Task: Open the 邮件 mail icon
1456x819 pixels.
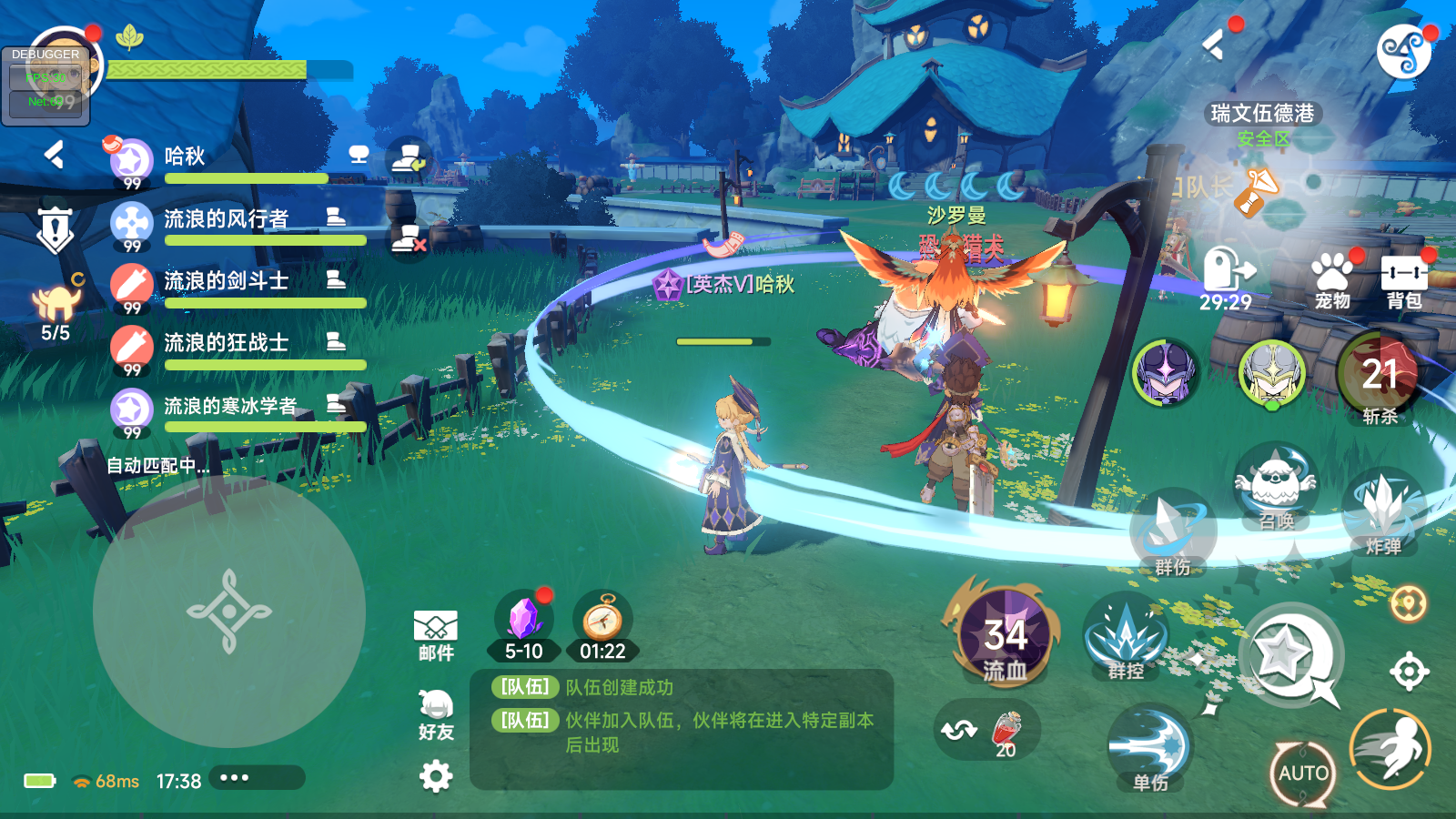Action: coord(436,635)
